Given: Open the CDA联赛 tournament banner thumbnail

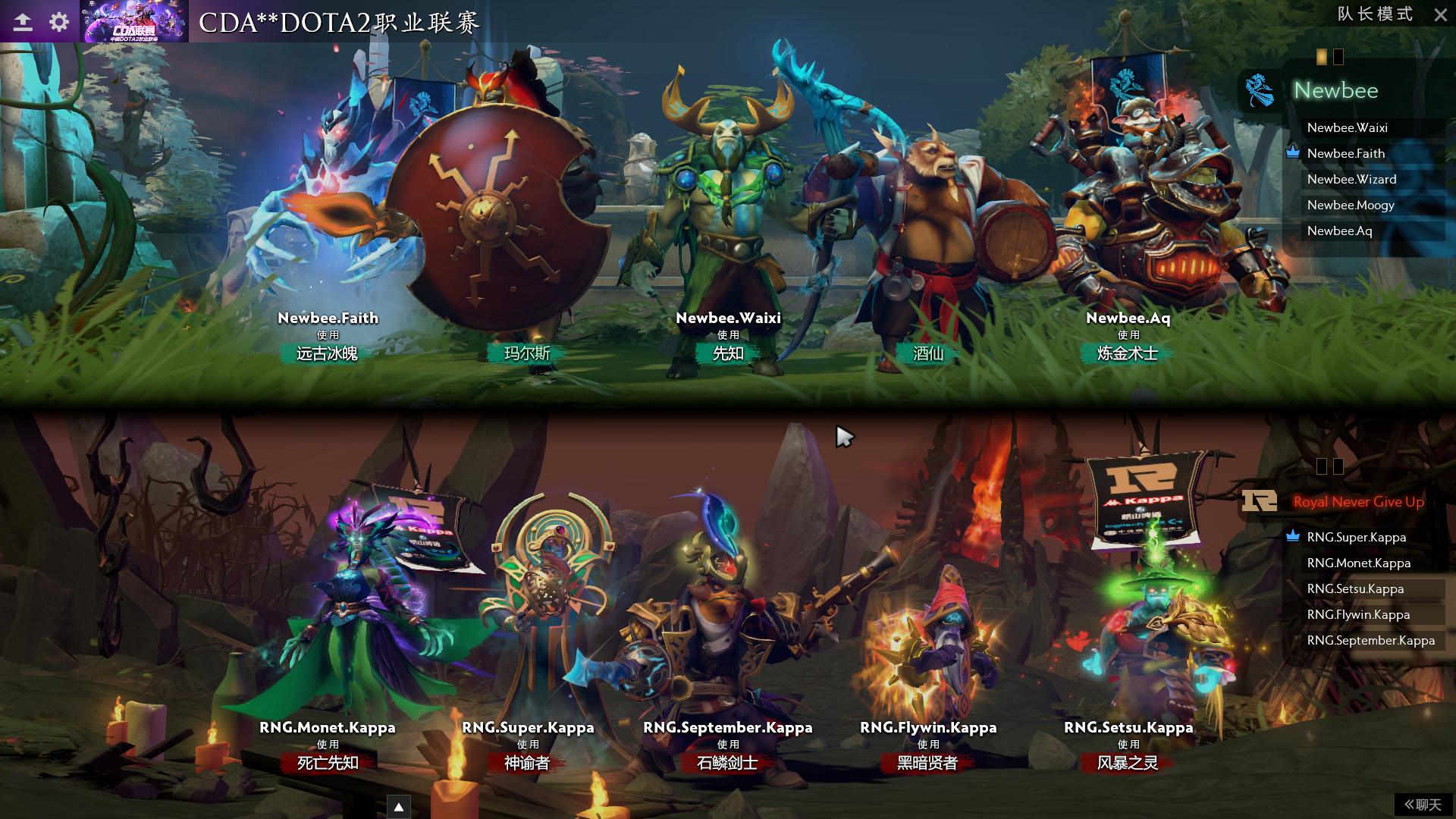Looking at the screenshot, I should pyautogui.click(x=134, y=23).
